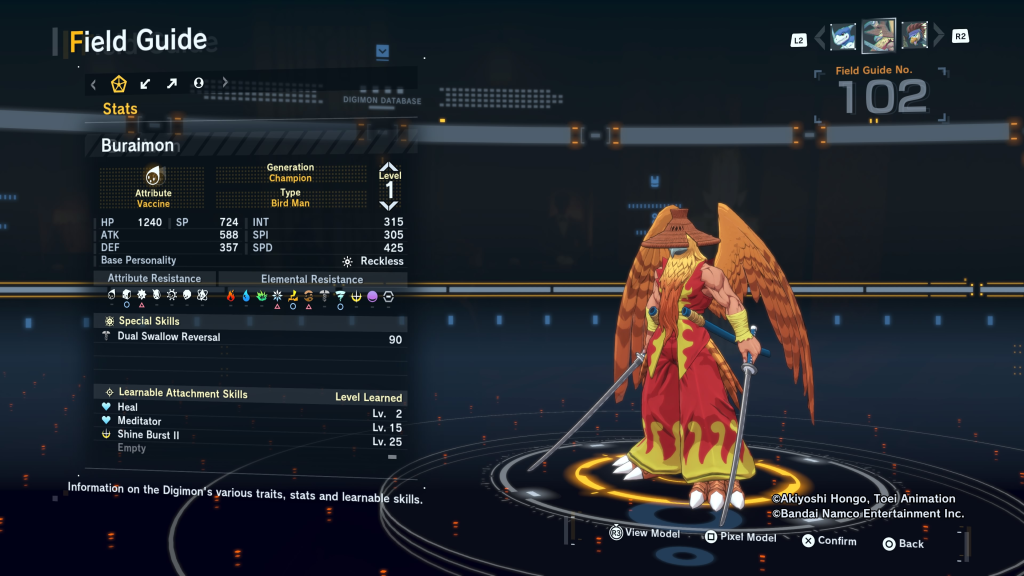Open the up-right arrow tab

coord(172,84)
